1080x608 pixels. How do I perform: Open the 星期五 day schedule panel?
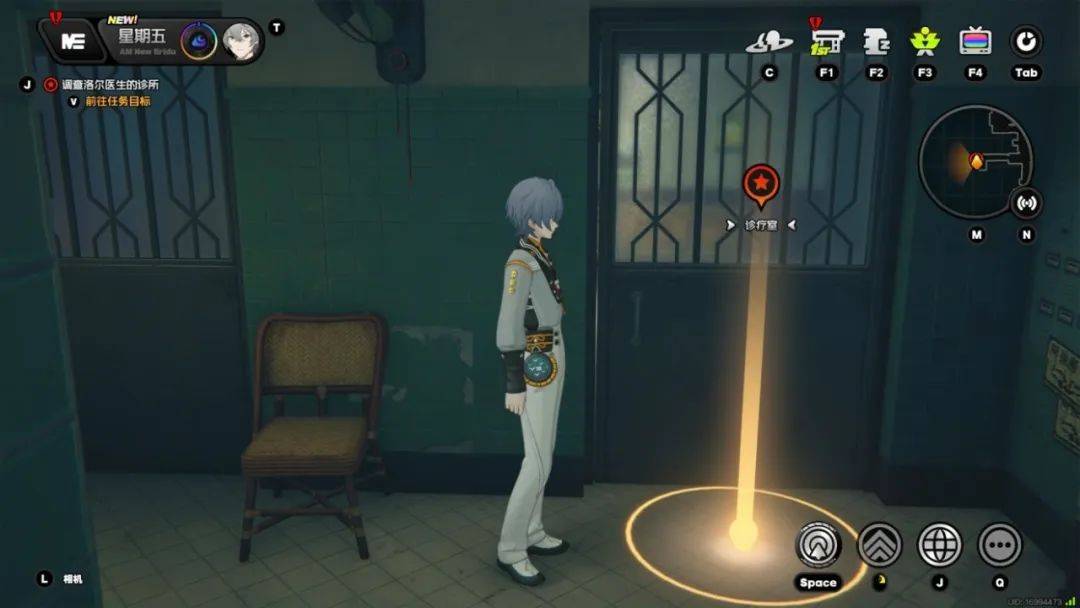[141, 38]
